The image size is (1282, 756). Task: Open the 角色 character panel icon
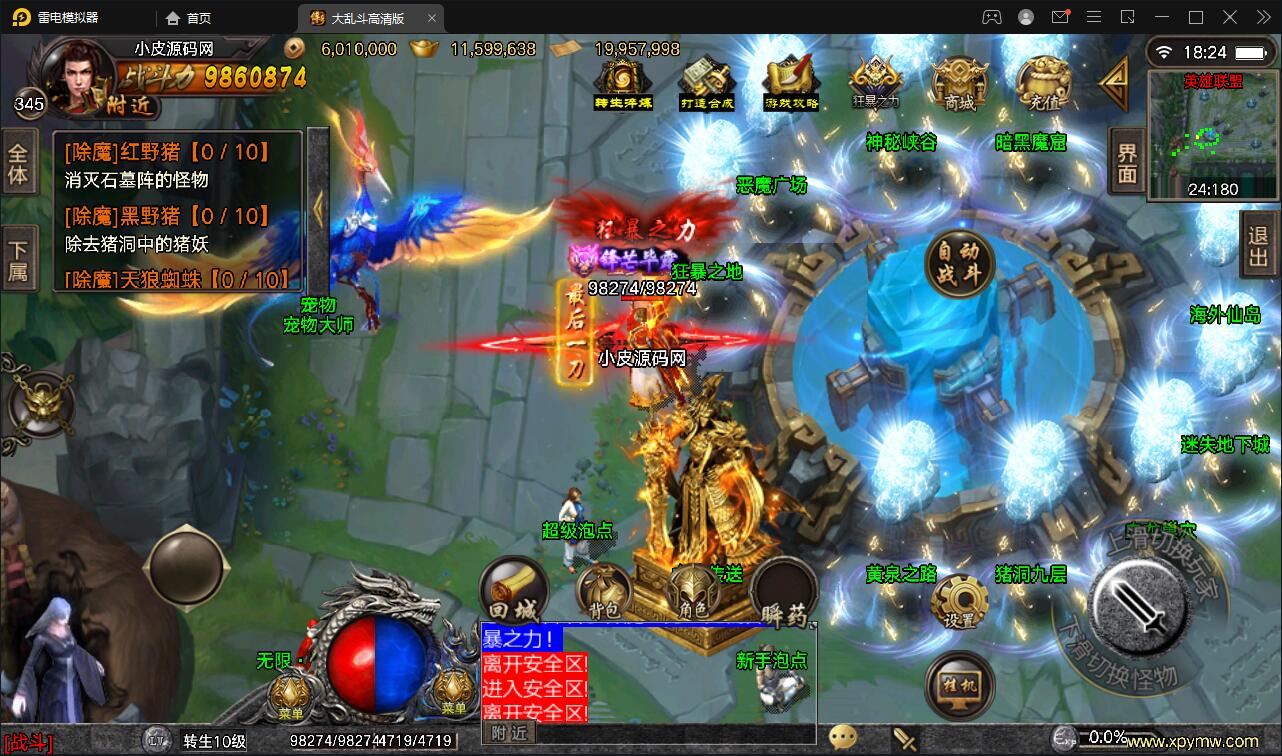click(690, 590)
